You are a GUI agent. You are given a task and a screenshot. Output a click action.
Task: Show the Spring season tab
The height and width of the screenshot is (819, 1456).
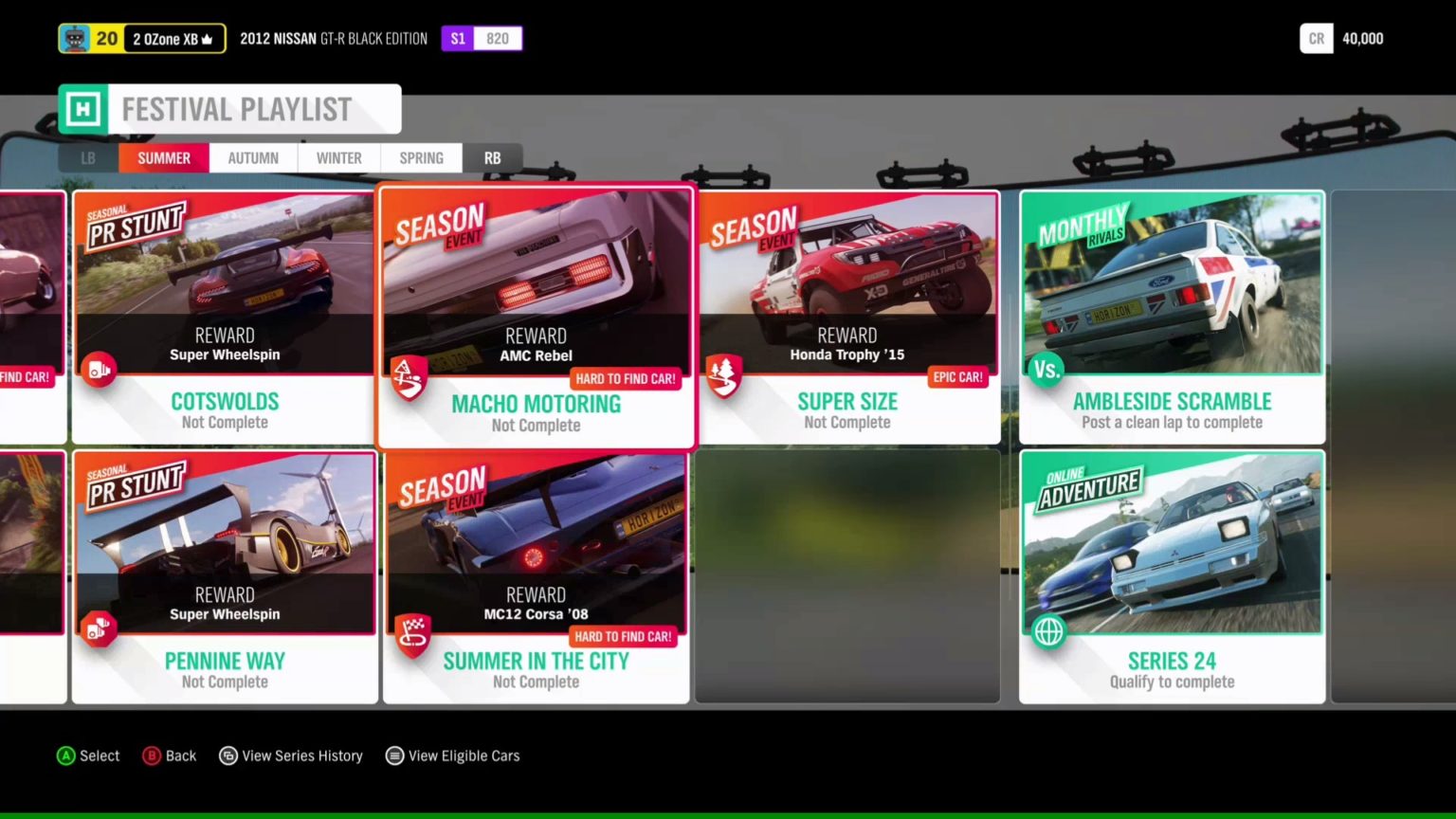click(421, 158)
